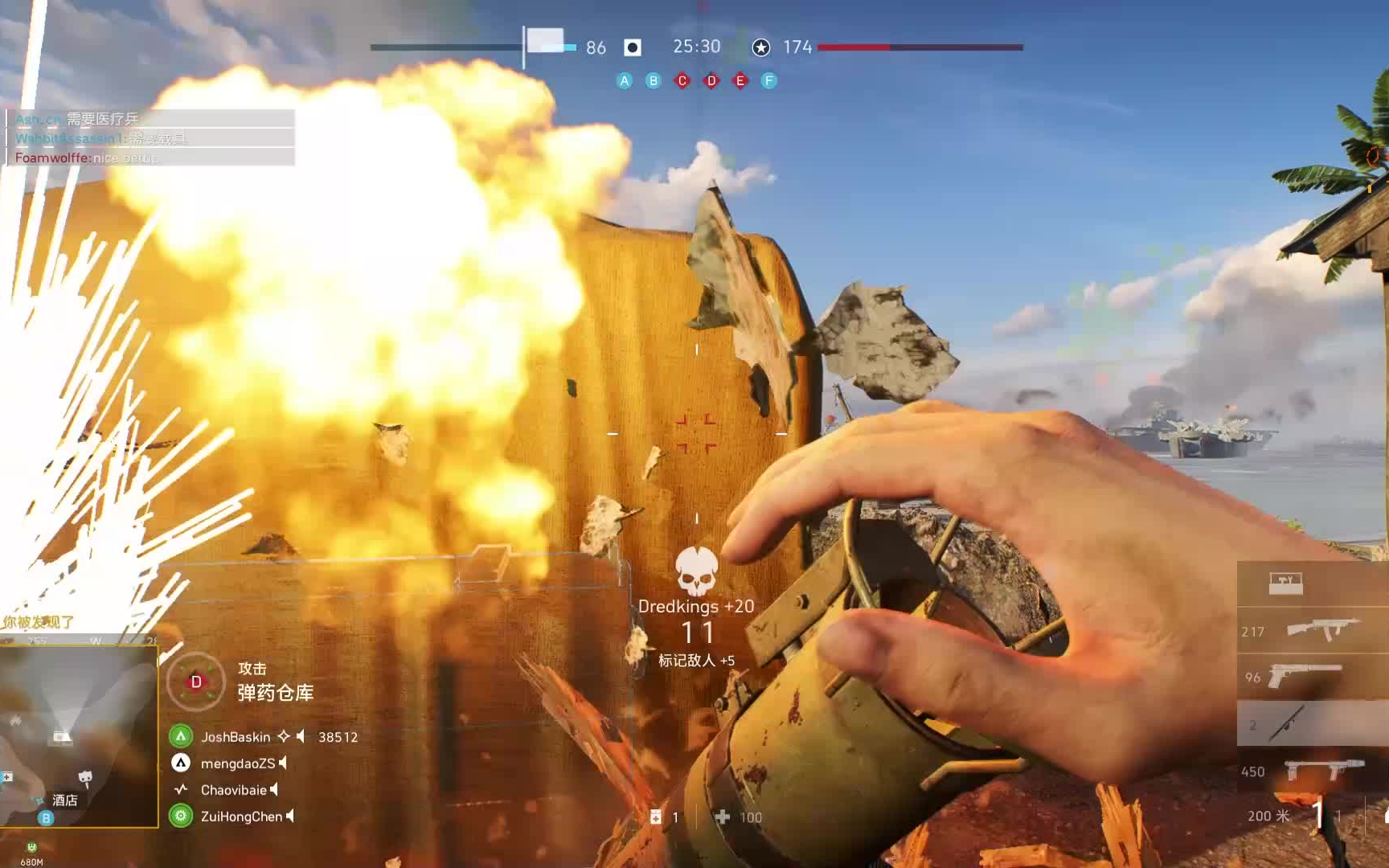Screen dimensions: 1389x868
Task: Select the toolbox gadget slot
Action: (x=1286, y=583)
